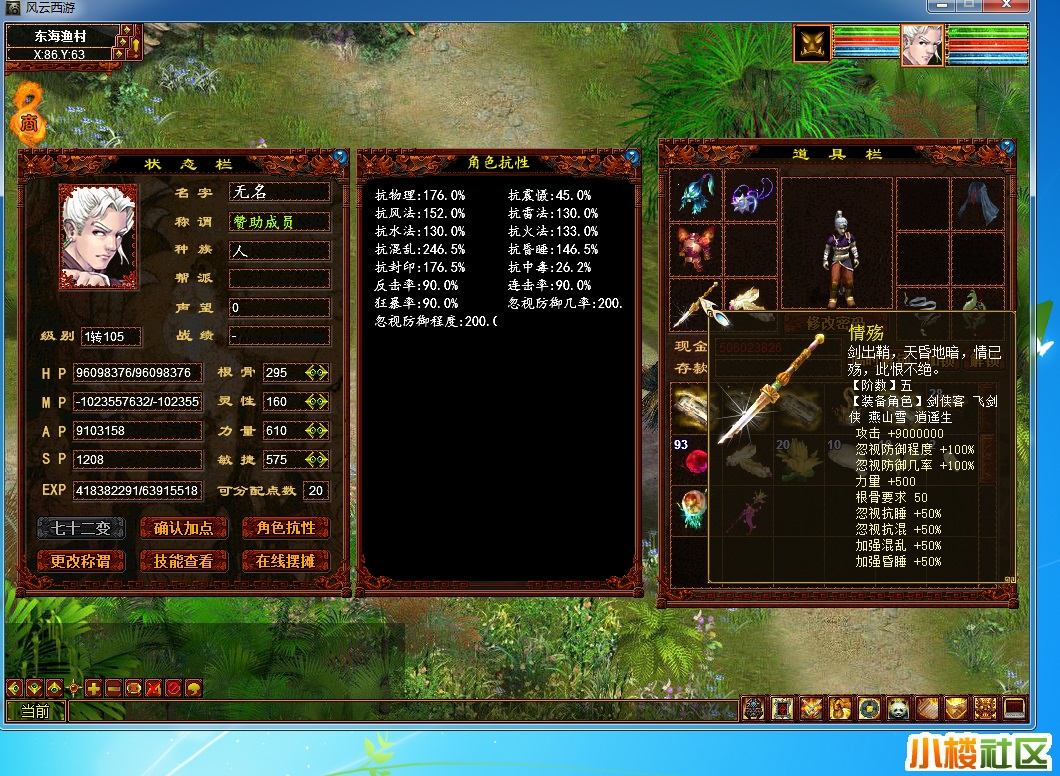Adjust the 敏捷 agility stat arrows
The height and width of the screenshot is (776, 1060).
[x=317, y=460]
